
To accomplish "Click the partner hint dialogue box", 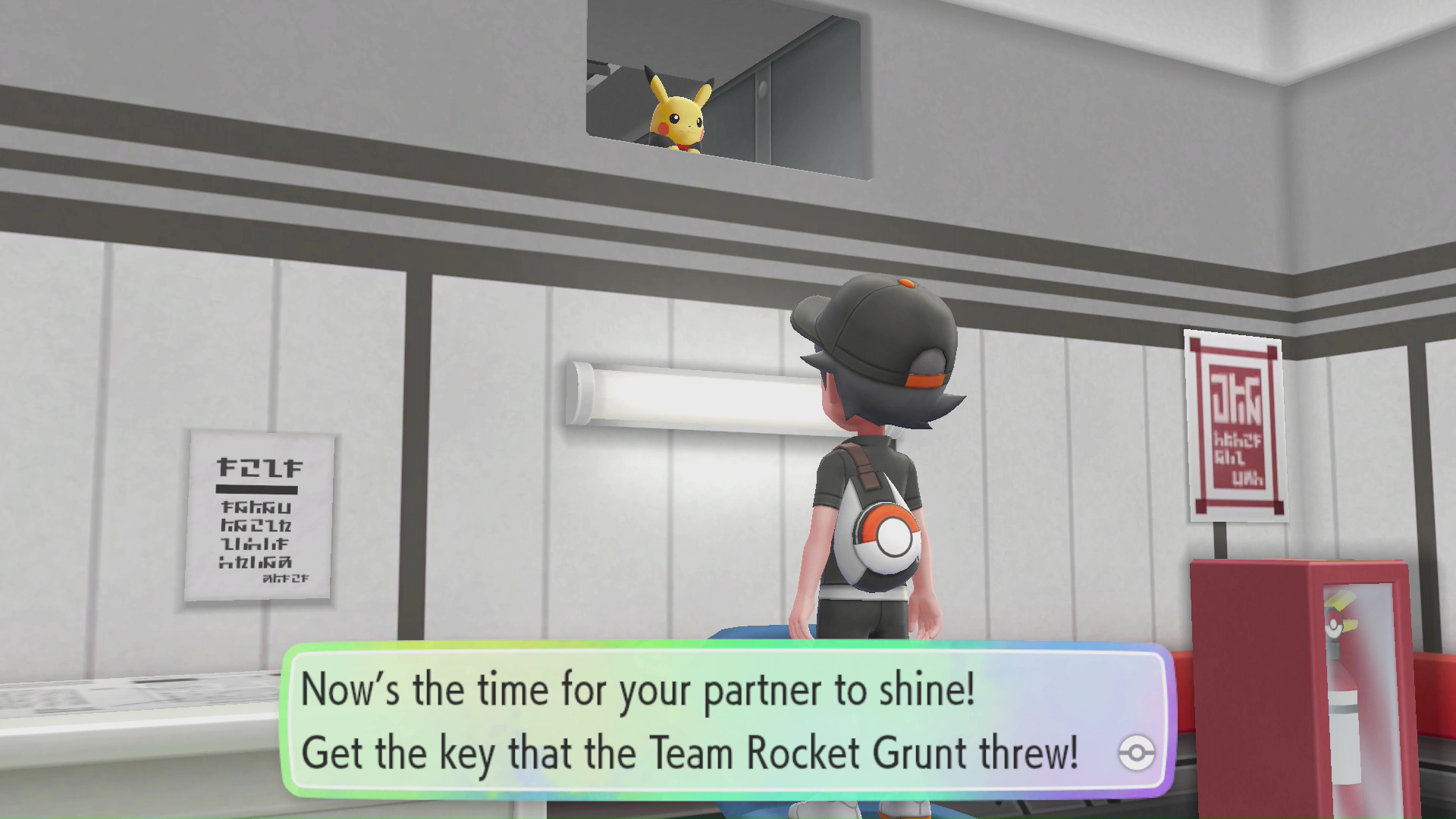I will tap(726, 720).
